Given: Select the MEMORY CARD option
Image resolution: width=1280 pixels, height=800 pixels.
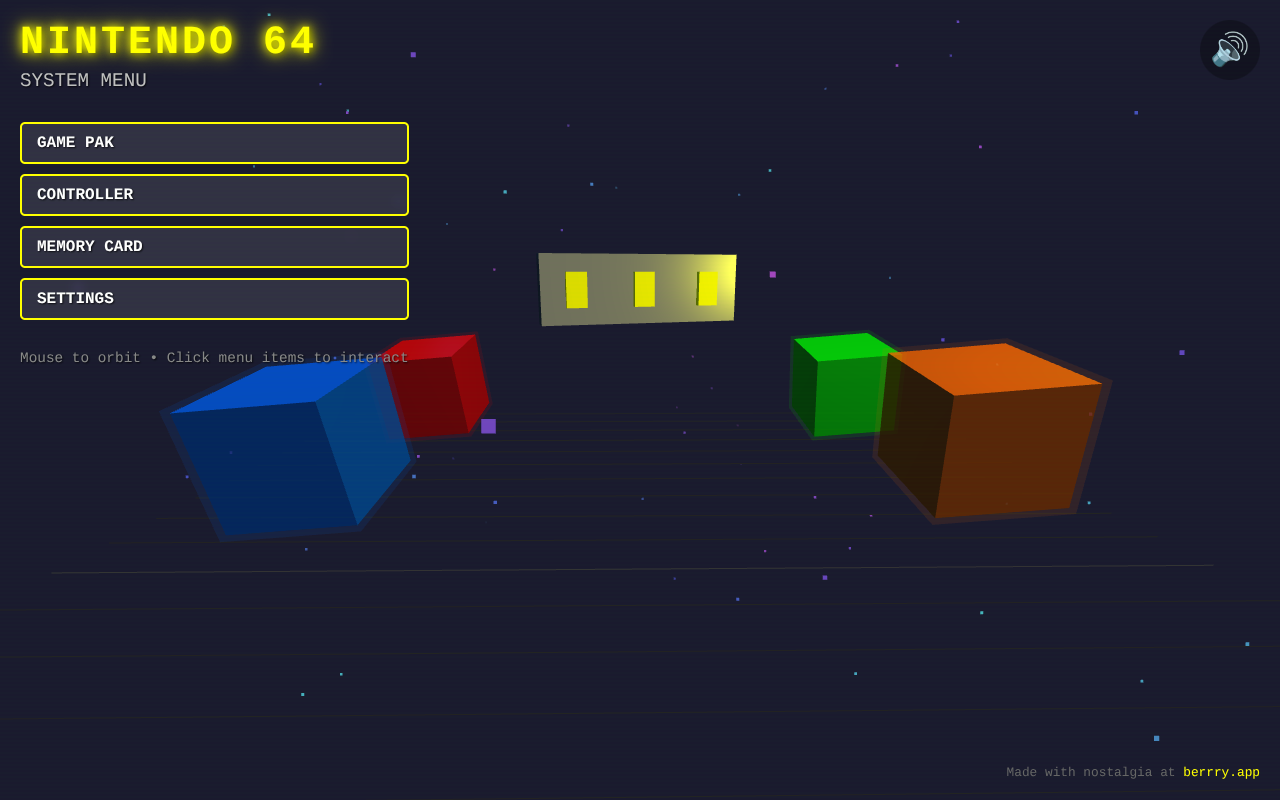Looking at the screenshot, I should [x=214, y=247].
